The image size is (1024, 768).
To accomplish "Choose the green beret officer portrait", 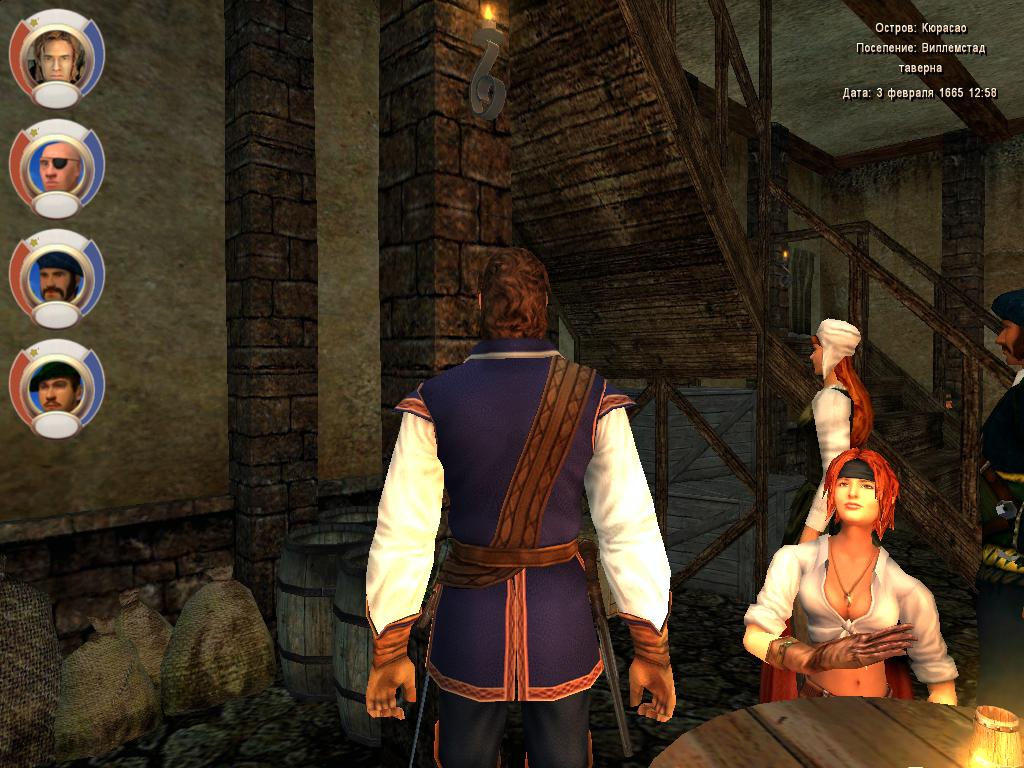I will click(x=56, y=385).
